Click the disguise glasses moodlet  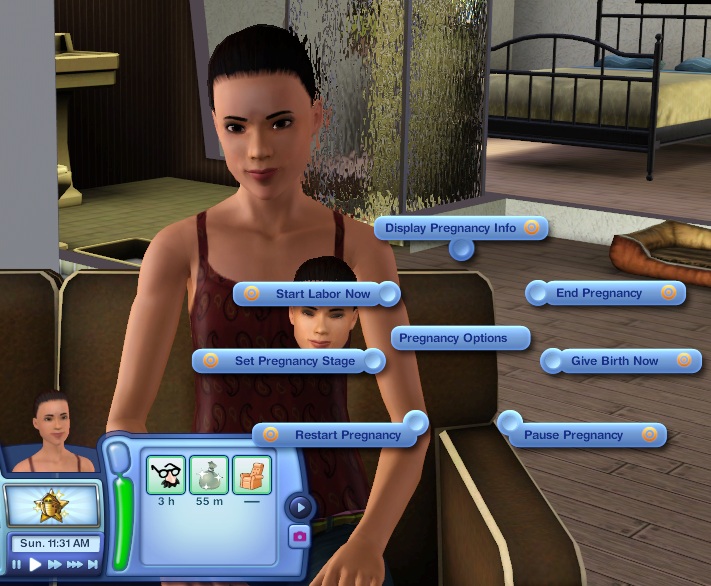(165, 474)
